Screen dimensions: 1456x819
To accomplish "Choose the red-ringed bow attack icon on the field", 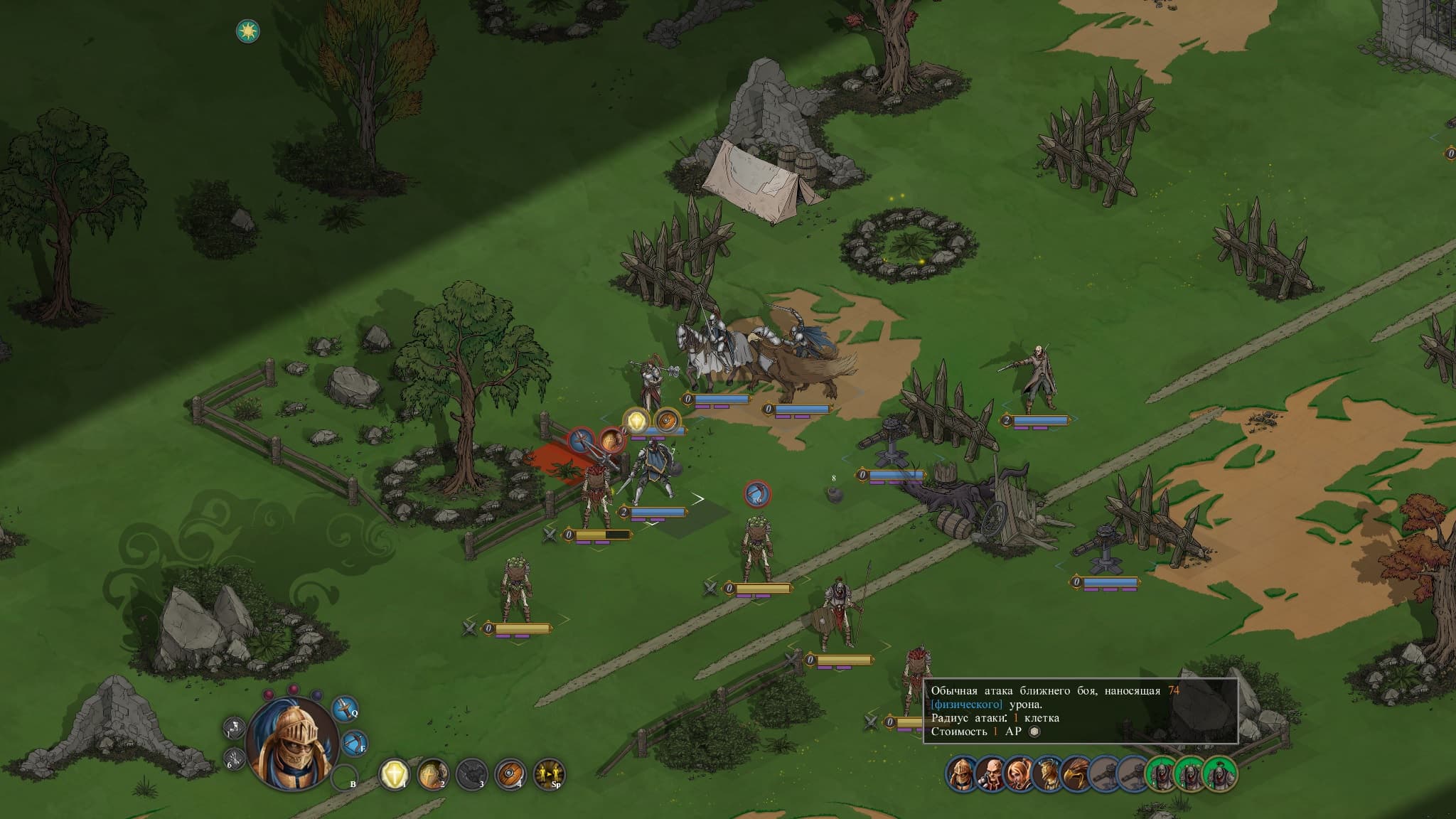I will [757, 494].
